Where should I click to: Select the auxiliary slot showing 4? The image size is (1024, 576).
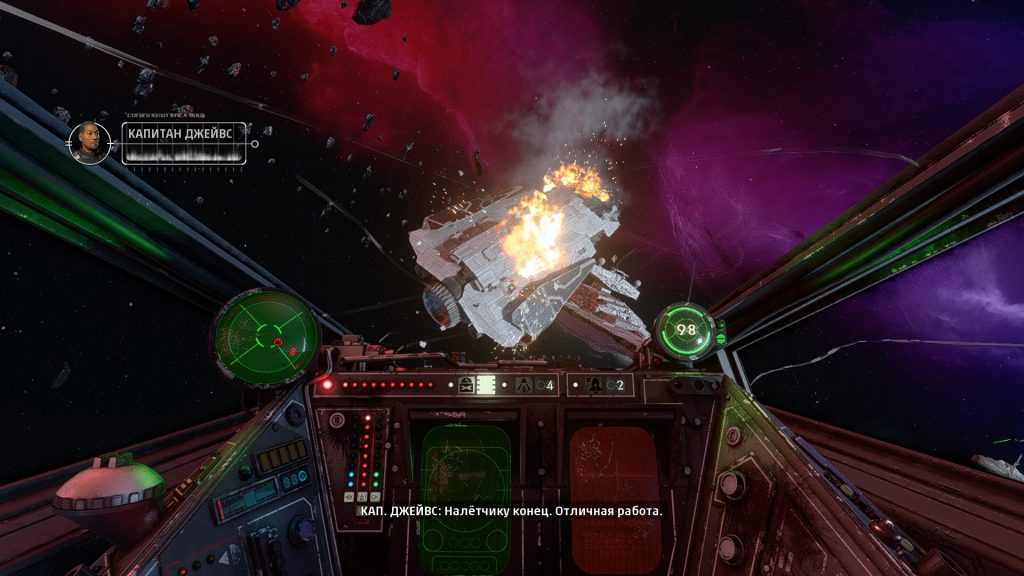click(x=535, y=385)
